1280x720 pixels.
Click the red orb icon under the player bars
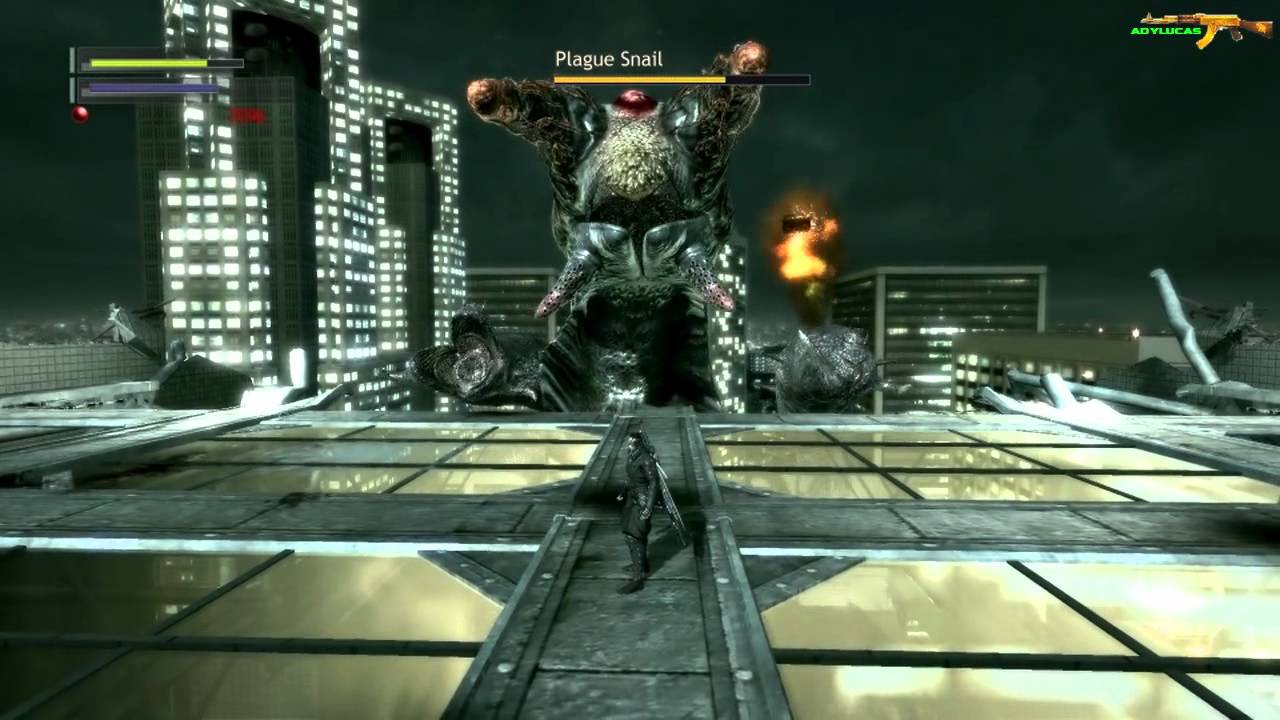pyautogui.click(x=80, y=114)
